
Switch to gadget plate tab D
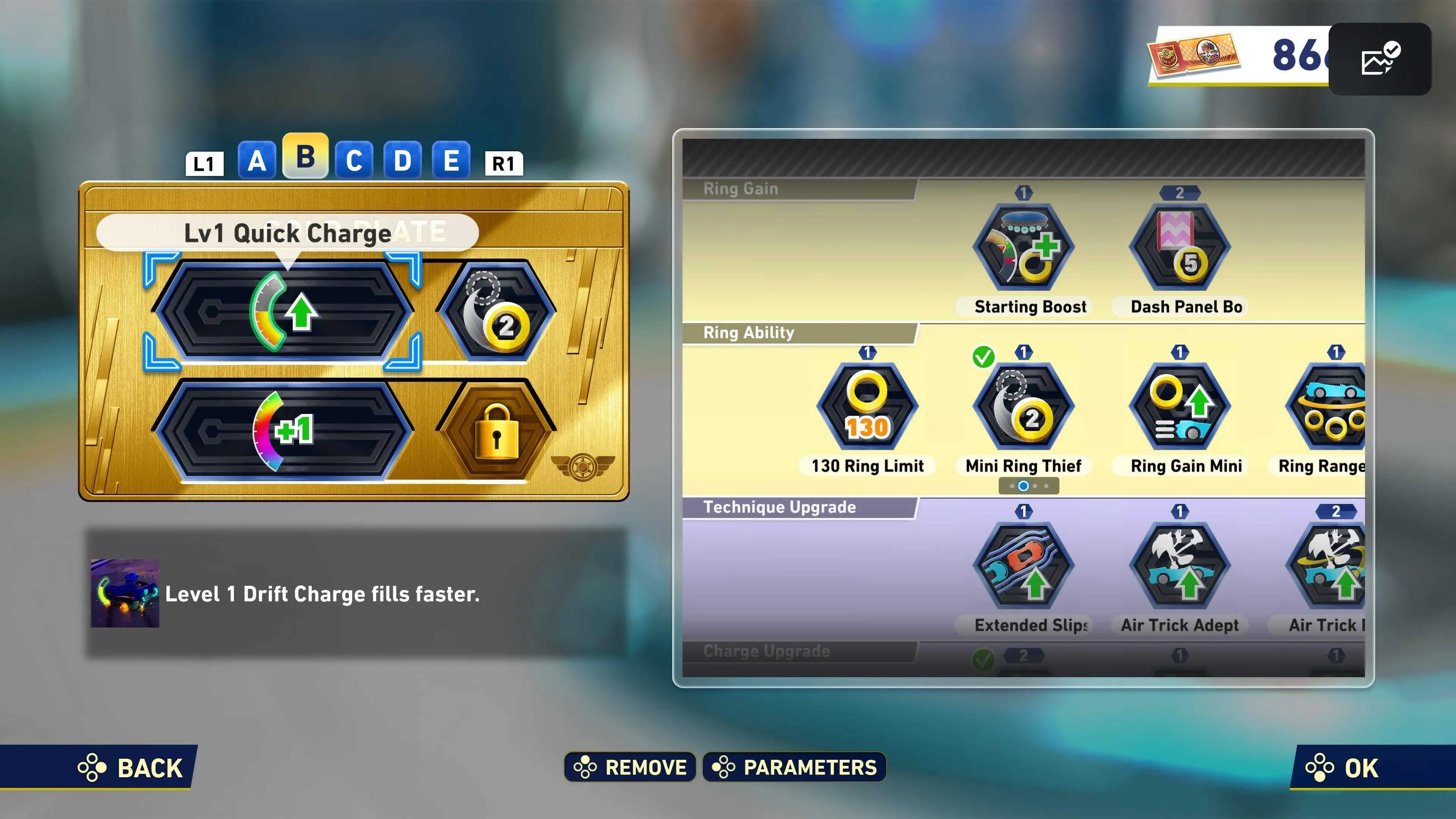pyautogui.click(x=402, y=161)
